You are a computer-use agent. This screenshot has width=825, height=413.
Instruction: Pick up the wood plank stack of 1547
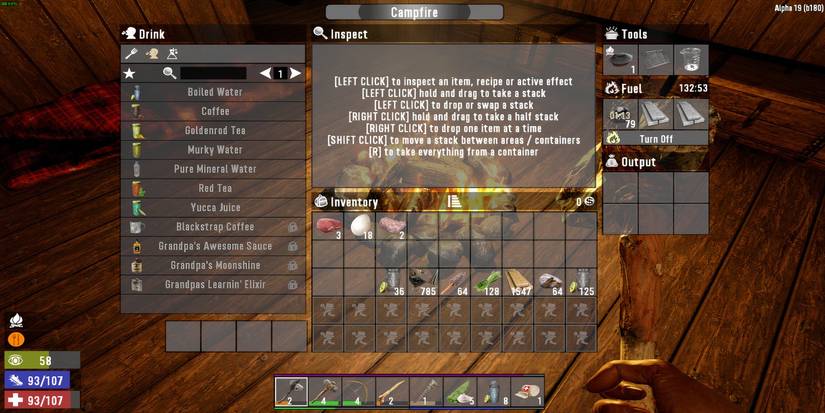[517, 282]
